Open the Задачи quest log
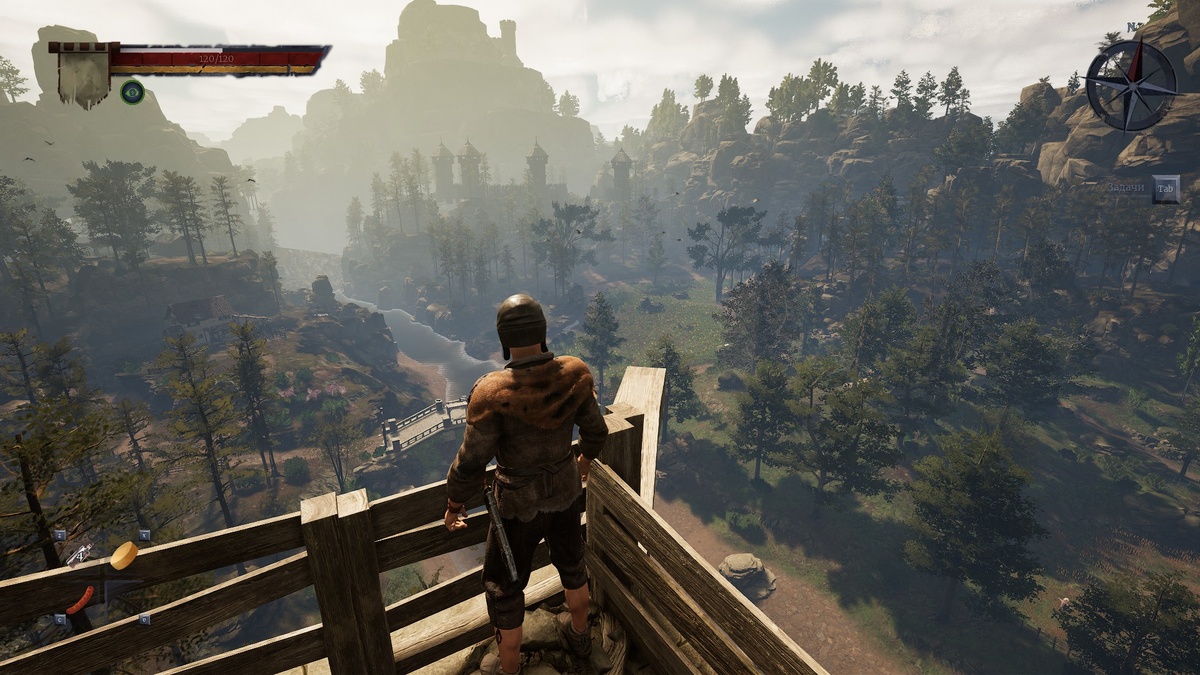Screen dimensions: 1200x675 [x=1165, y=188]
